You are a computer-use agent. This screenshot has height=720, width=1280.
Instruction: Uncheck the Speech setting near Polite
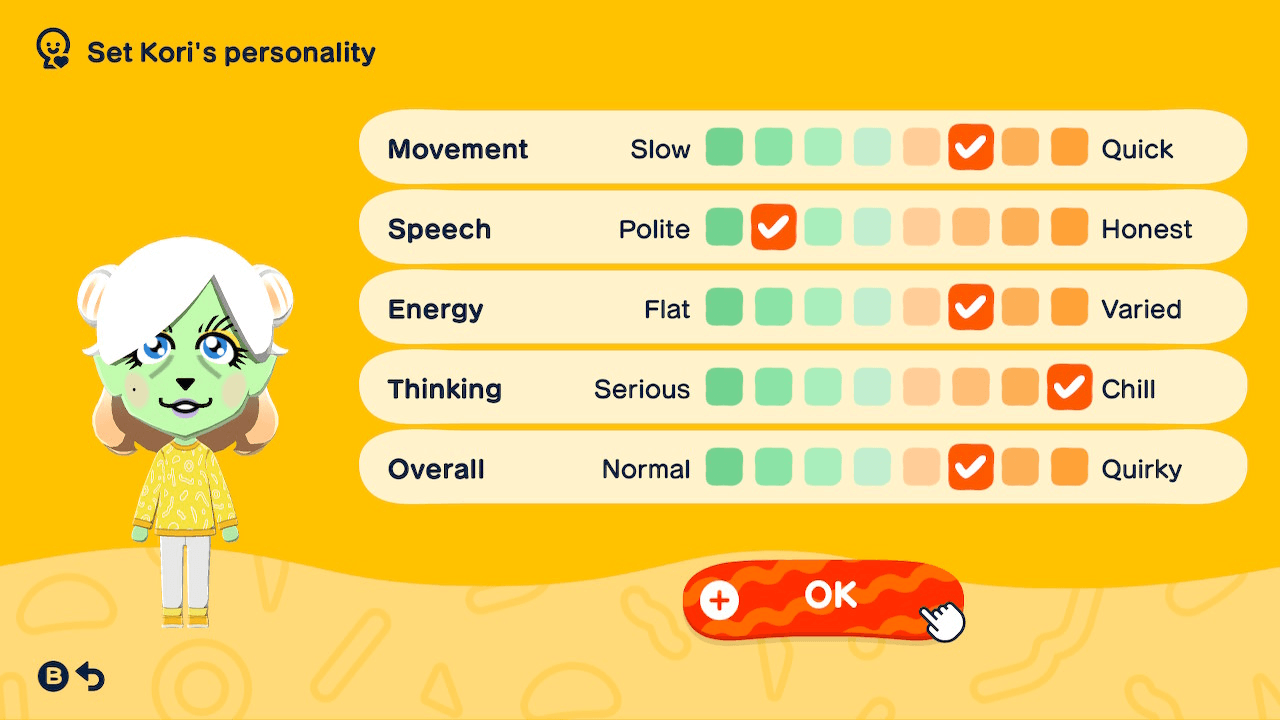(x=773, y=227)
